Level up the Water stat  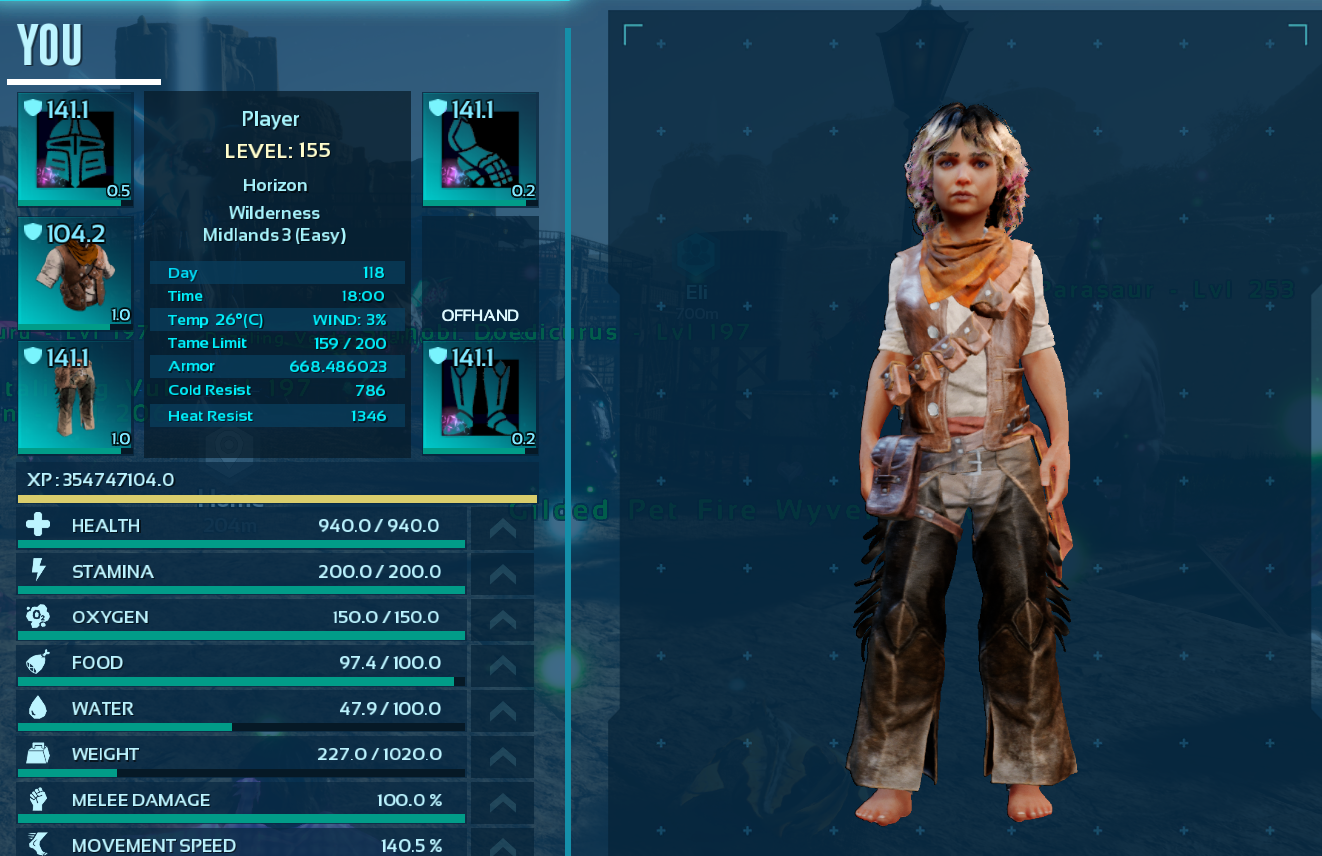point(503,710)
